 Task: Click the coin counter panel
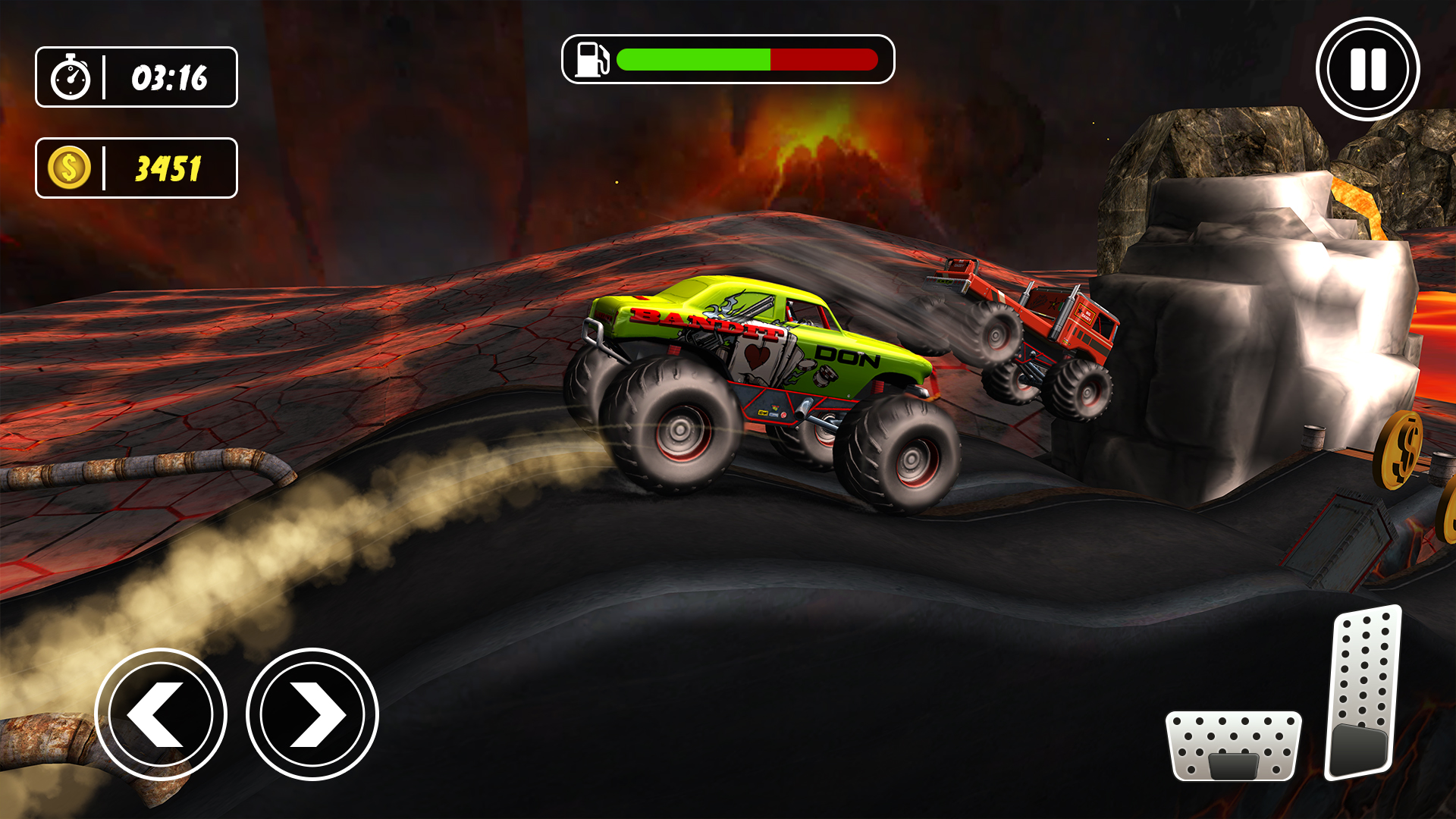[x=136, y=168]
